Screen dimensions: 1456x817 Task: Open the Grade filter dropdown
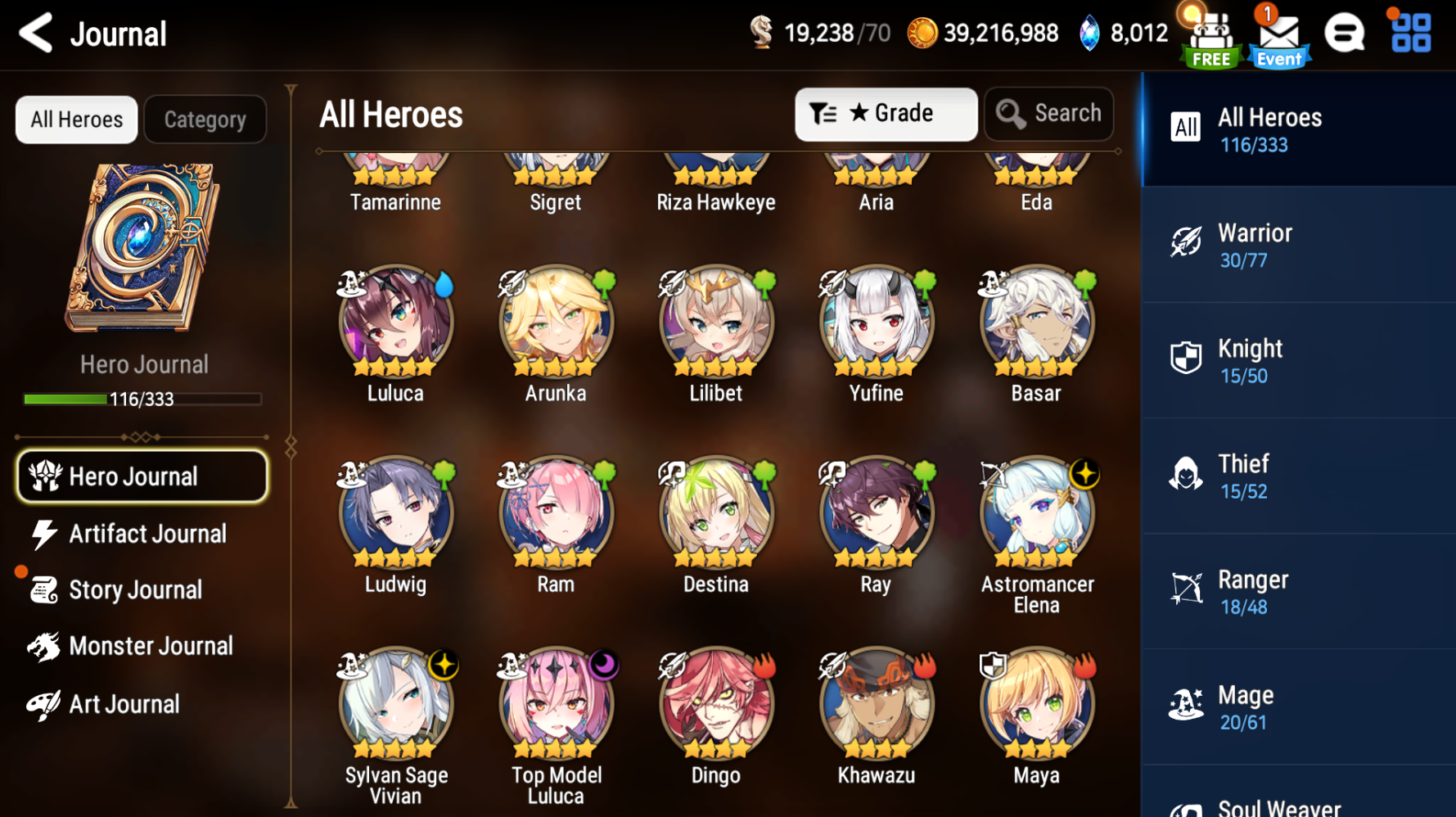pos(885,114)
